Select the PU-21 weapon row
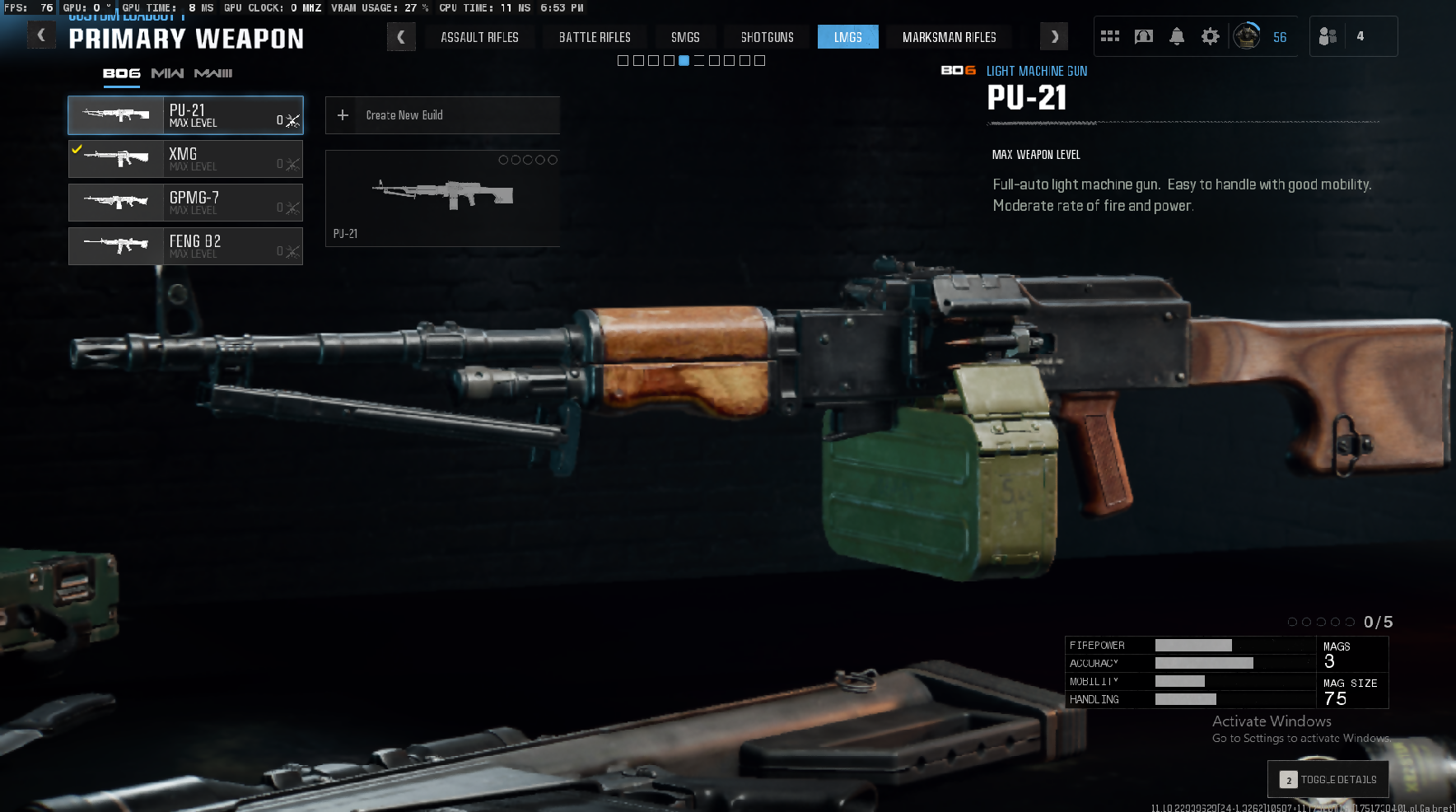 185,115
